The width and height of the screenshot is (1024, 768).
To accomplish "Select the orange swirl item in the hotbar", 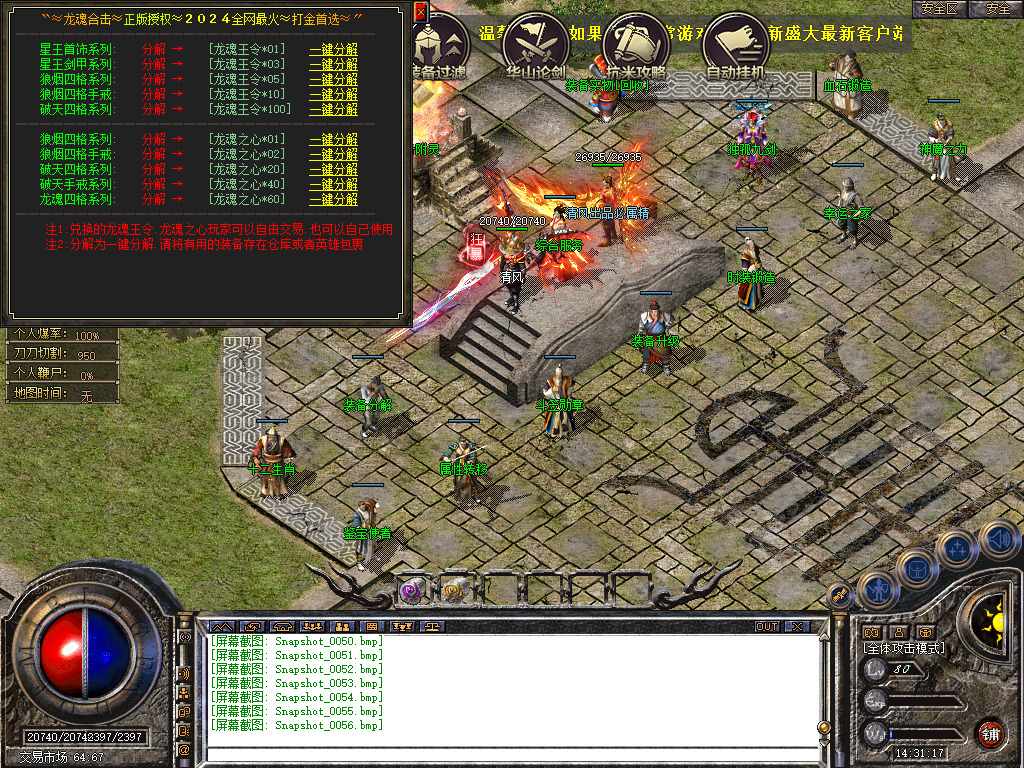I will click(453, 590).
